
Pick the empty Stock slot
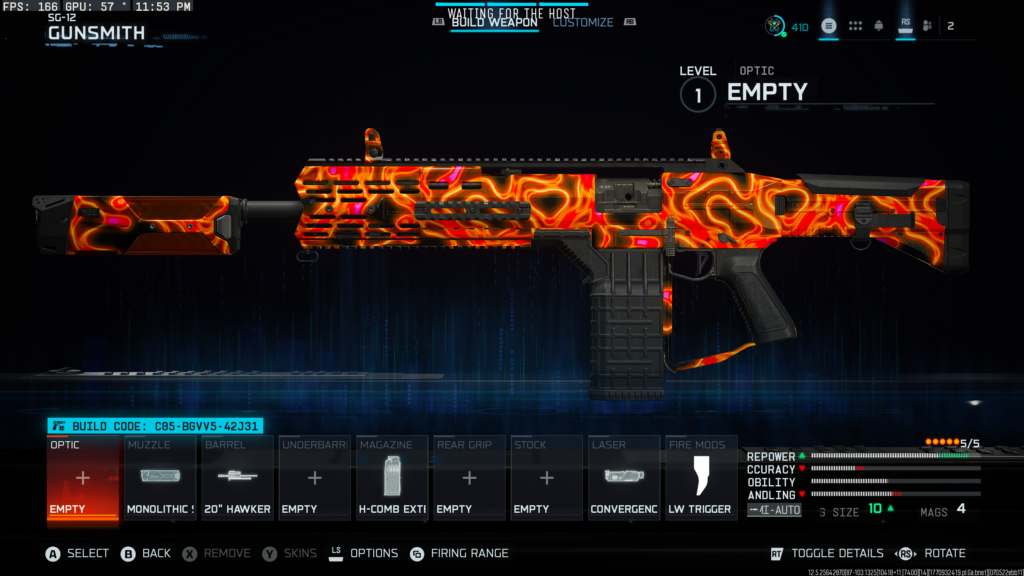point(546,478)
